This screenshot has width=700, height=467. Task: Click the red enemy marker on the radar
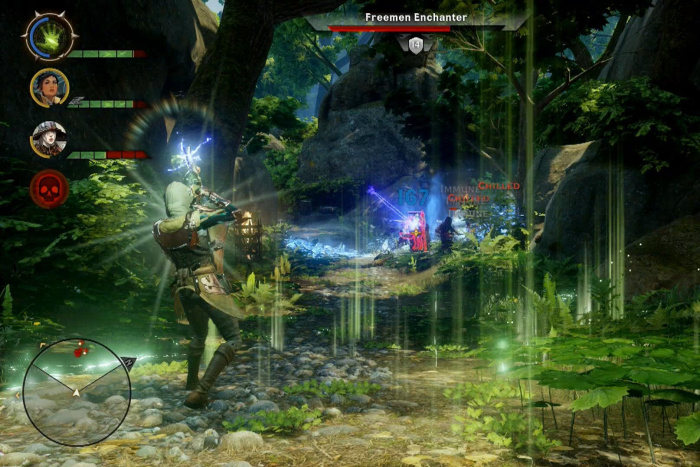pyautogui.click(x=80, y=351)
